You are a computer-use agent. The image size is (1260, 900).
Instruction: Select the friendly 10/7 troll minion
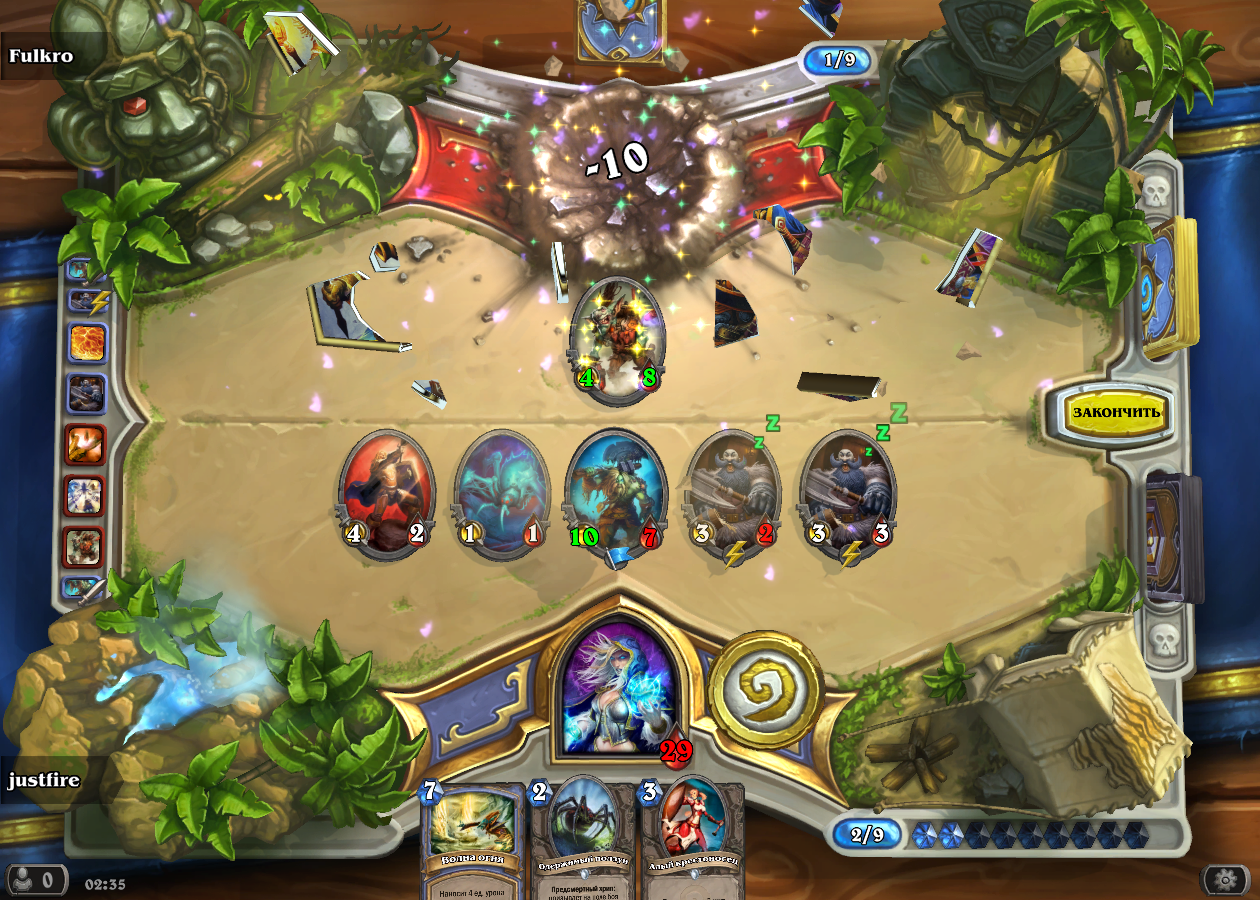(x=616, y=494)
